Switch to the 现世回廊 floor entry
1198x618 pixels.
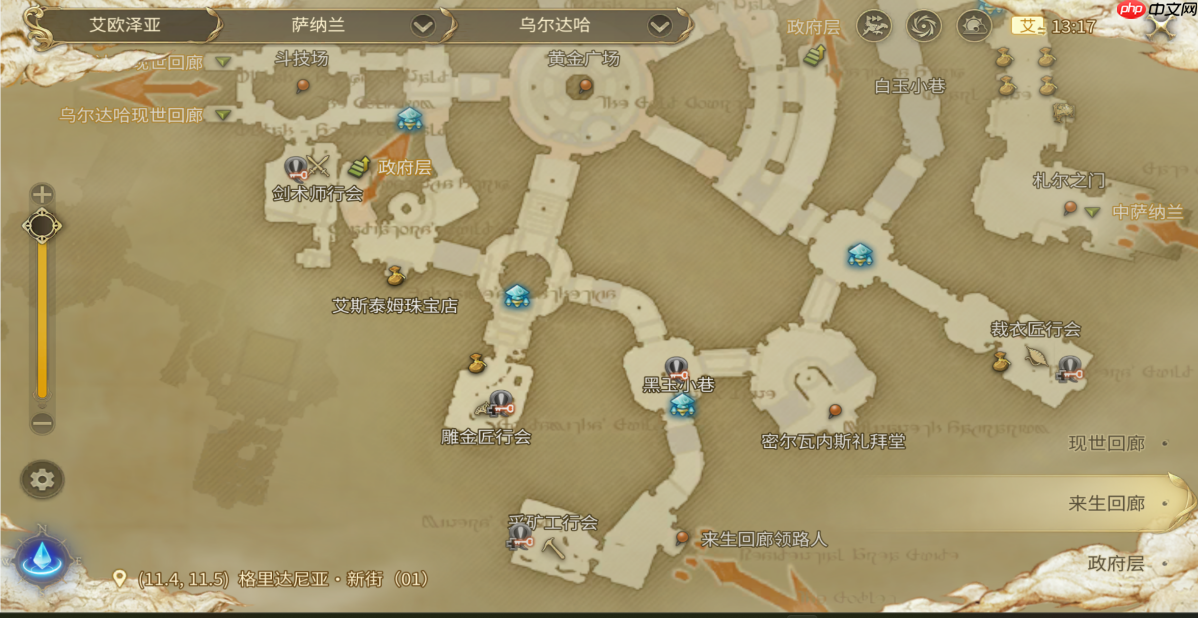pyautogui.click(x=1110, y=443)
